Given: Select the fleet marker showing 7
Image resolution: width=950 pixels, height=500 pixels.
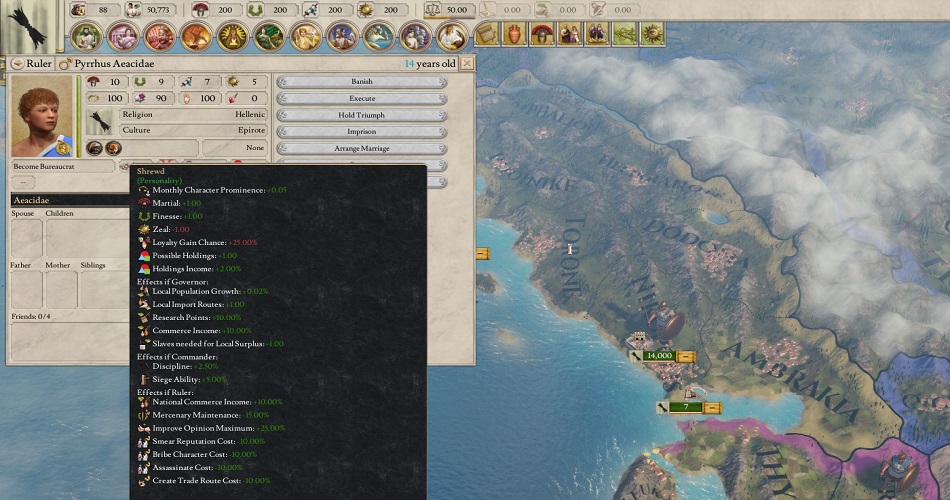Looking at the screenshot, I should pyautogui.click(x=686, y=407).
